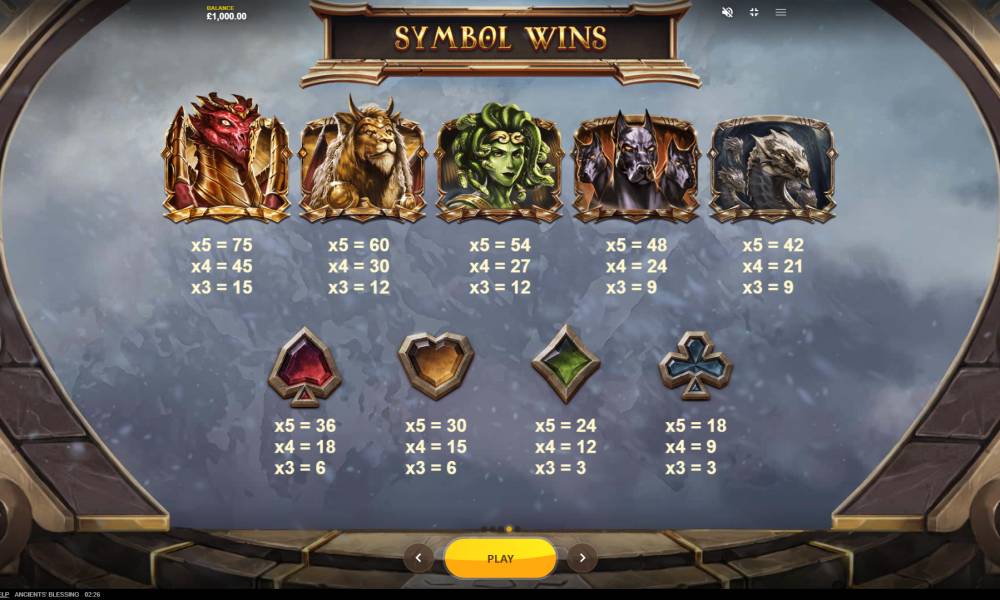Click the yellow PLAY button
Image resolution: width=1000 pixels, height=600 pixels.
(x=500, y=559)
